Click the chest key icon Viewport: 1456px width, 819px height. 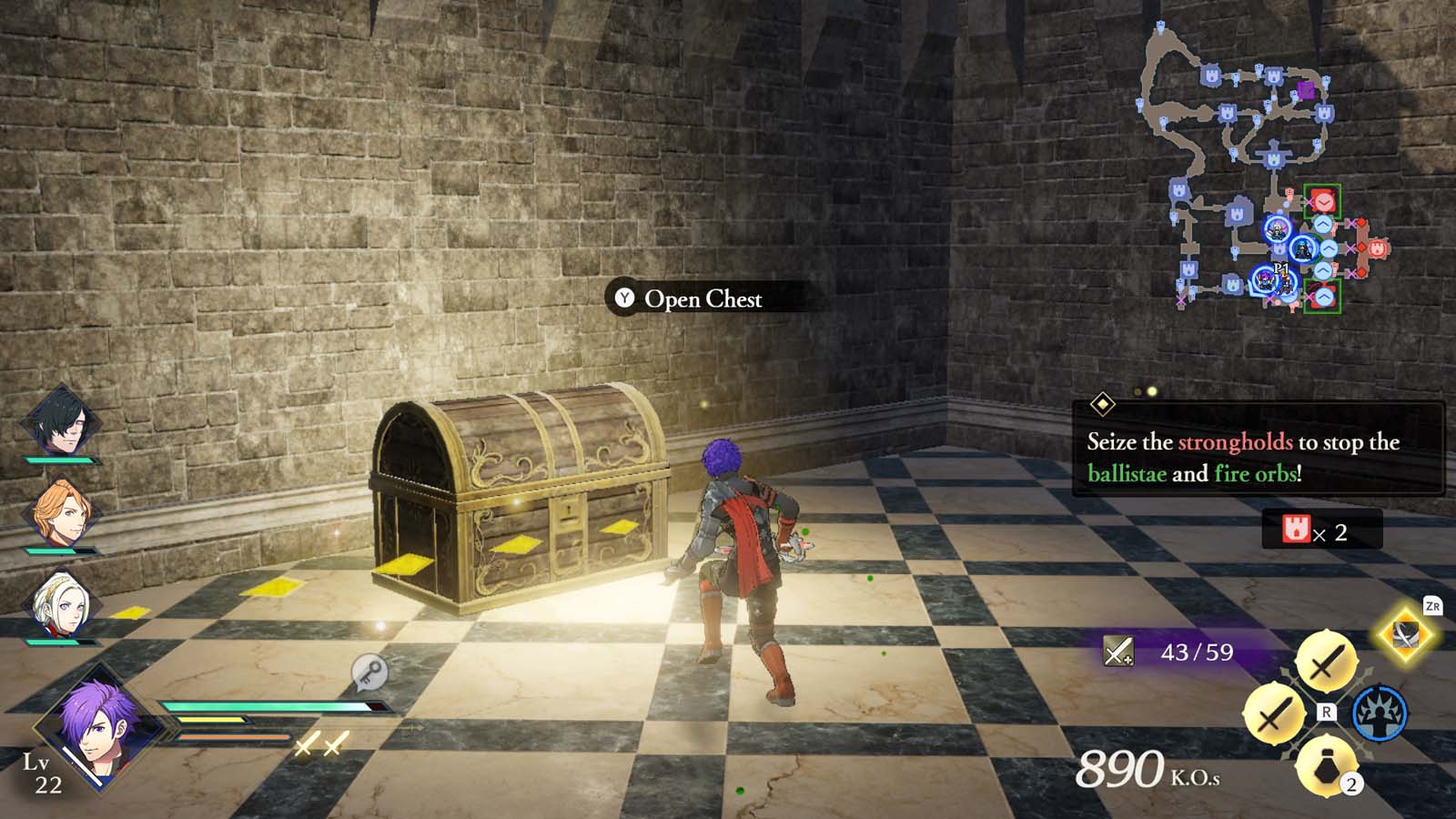click(x=369, y=673)
